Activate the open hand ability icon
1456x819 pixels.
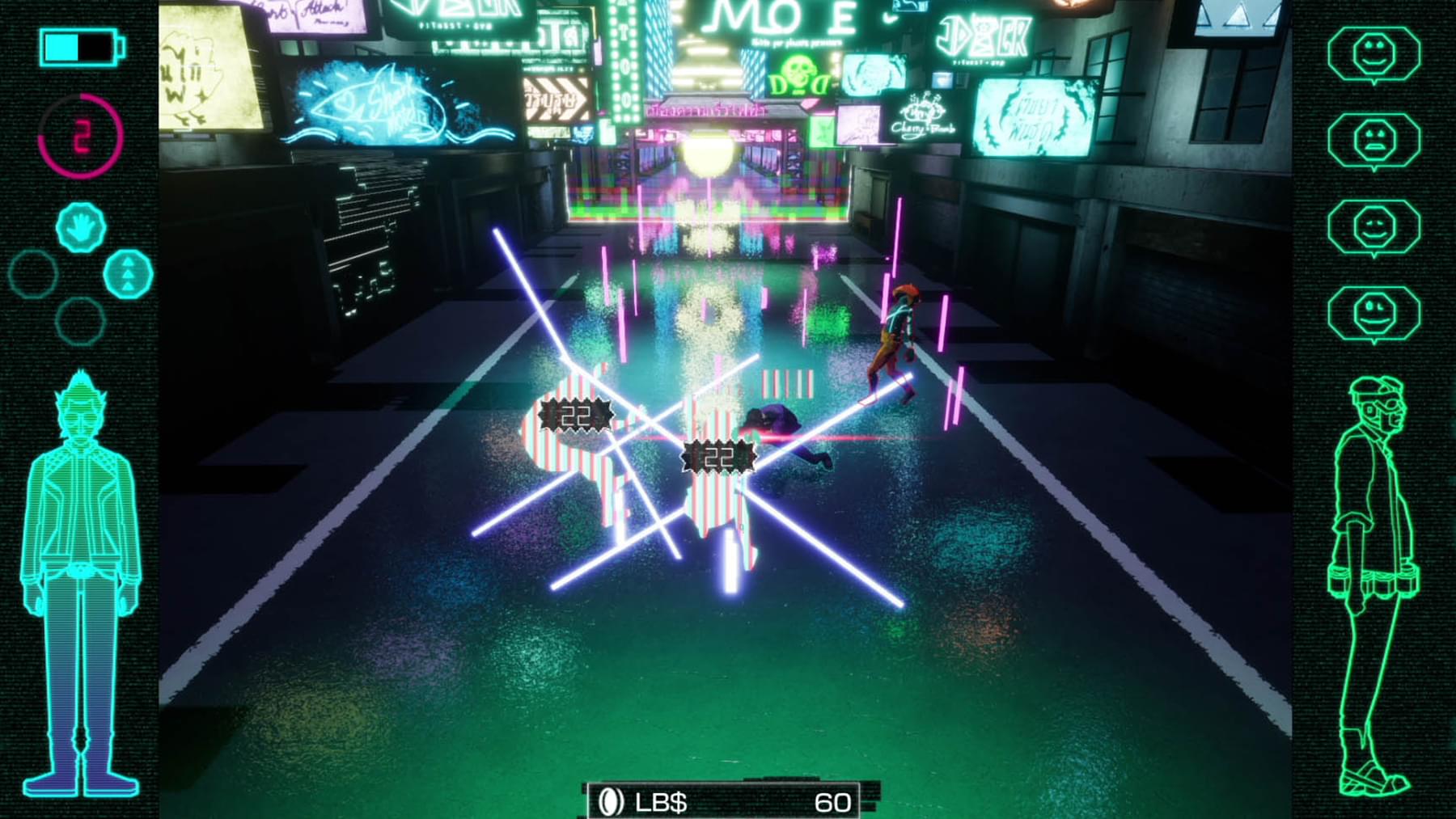[81, 226]
